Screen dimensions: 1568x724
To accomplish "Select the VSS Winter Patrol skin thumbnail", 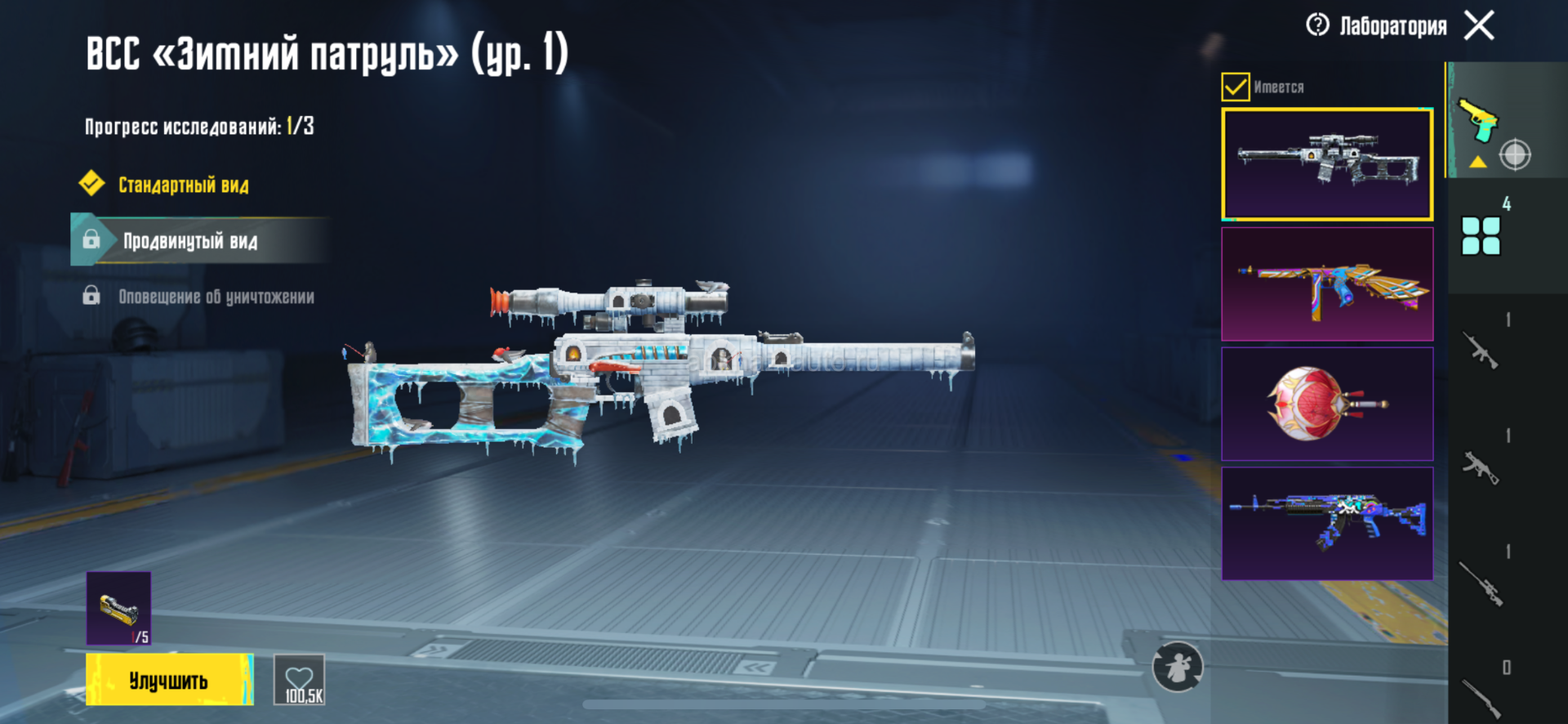I will click(1327, 164).
